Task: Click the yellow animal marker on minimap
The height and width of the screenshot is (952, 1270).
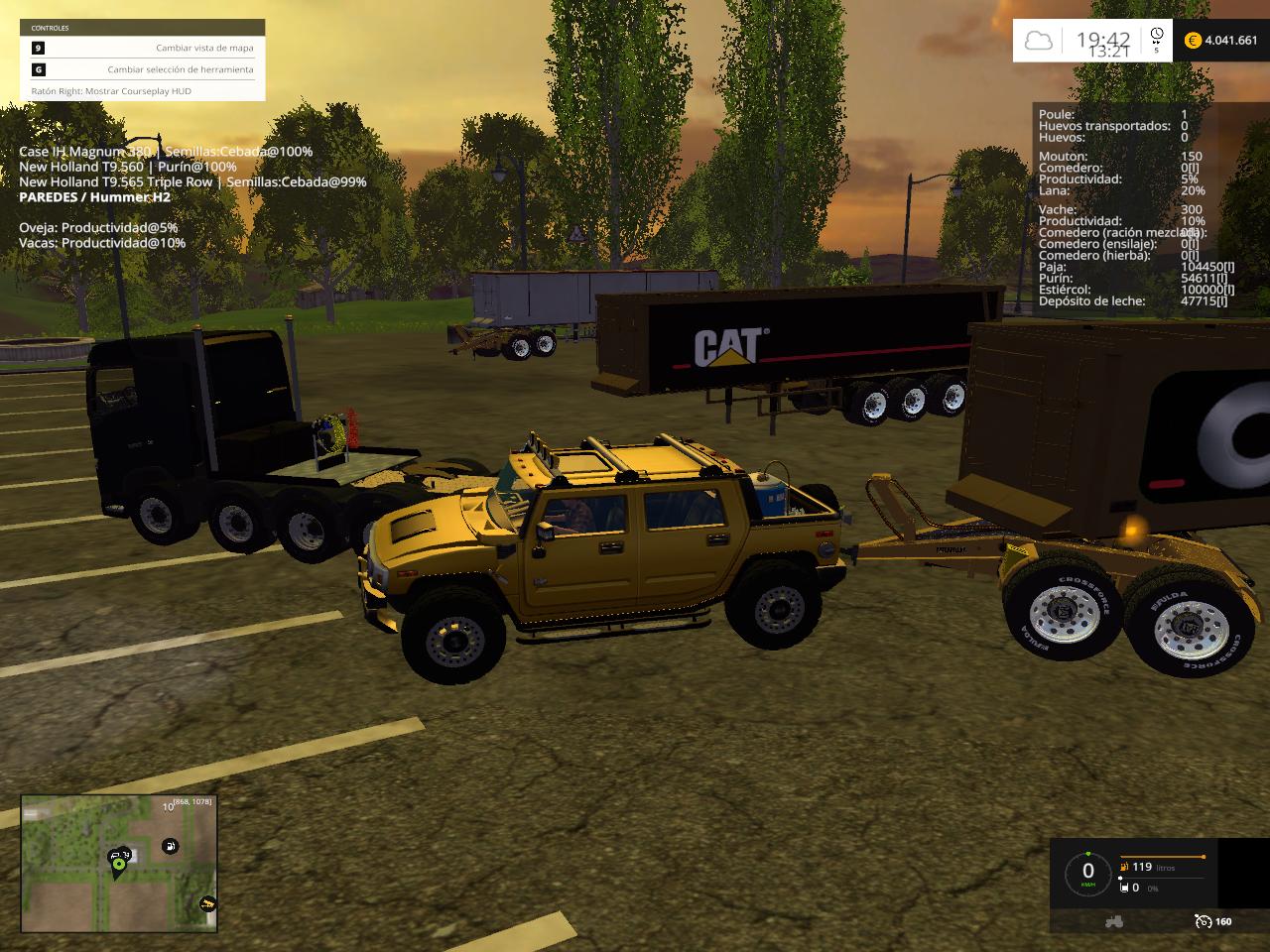Action: [207, 903]
